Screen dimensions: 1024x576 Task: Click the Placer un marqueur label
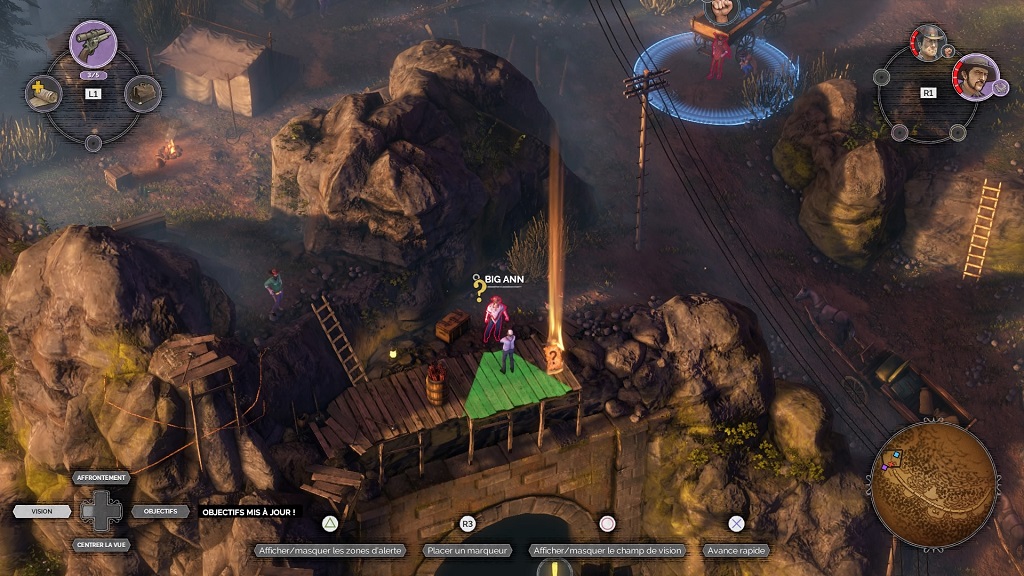point(467,550)
